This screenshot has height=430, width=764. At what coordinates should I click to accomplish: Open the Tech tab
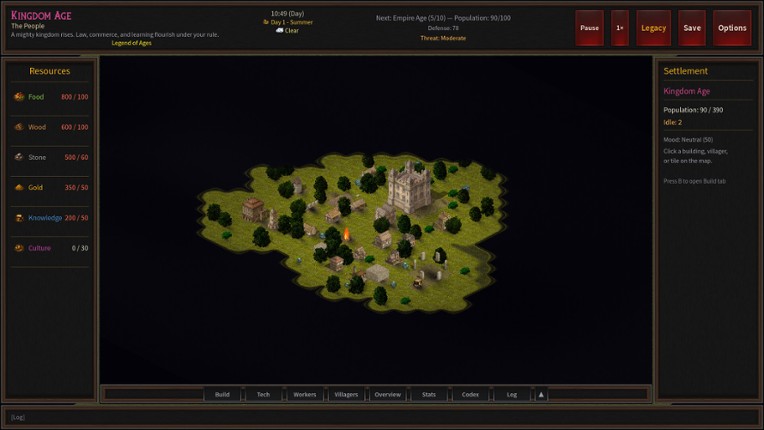pos(263,394)
